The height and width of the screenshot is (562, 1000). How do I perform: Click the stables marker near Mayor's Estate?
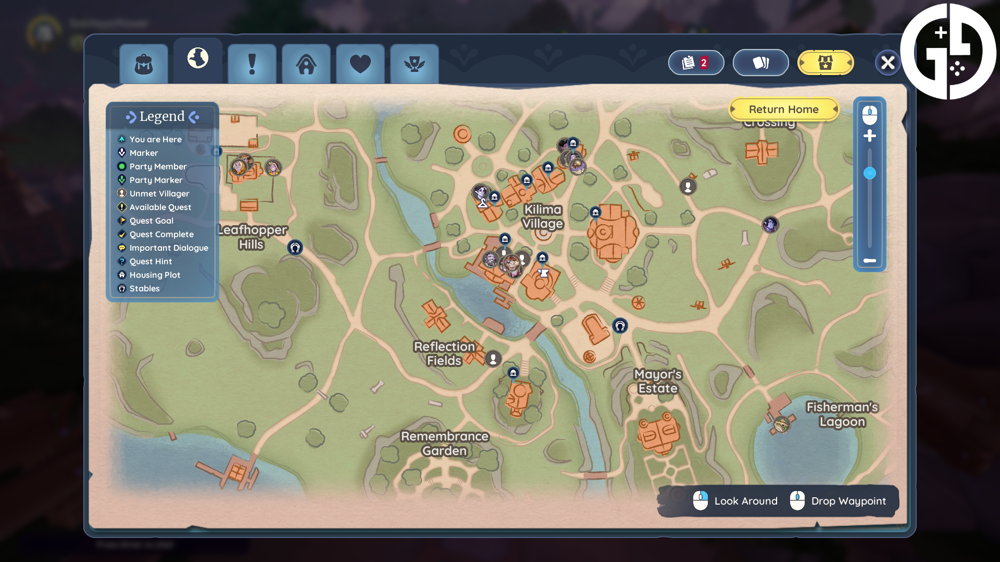click(620, 326)
